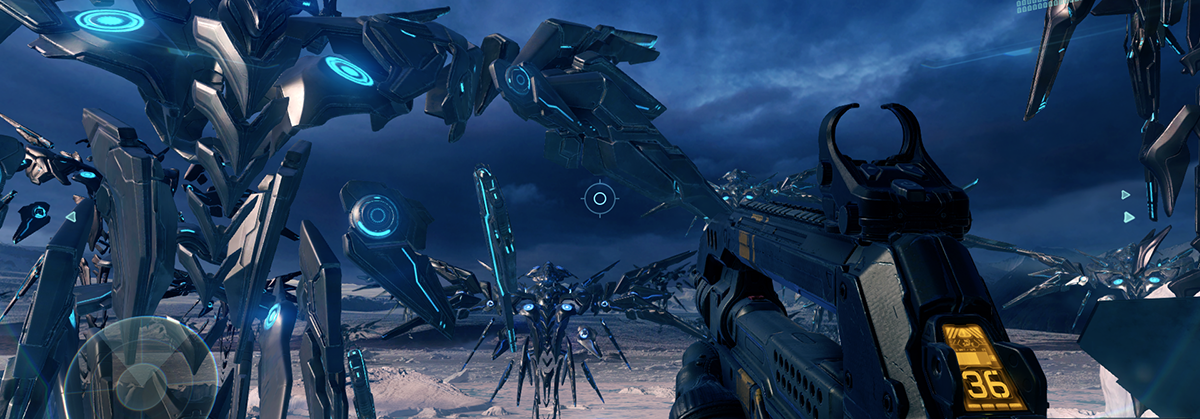1200x419 pixels.
Task: Select the circular aiming reticle
Action: (600, 198)
